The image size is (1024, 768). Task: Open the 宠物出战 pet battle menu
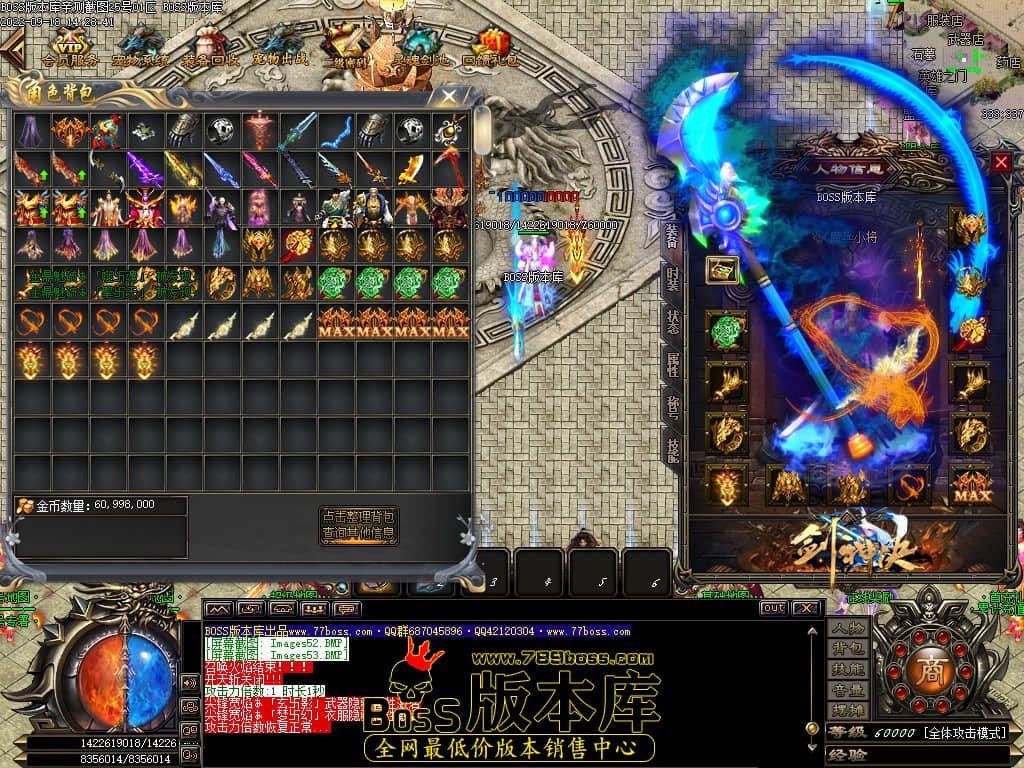[280, 46]
